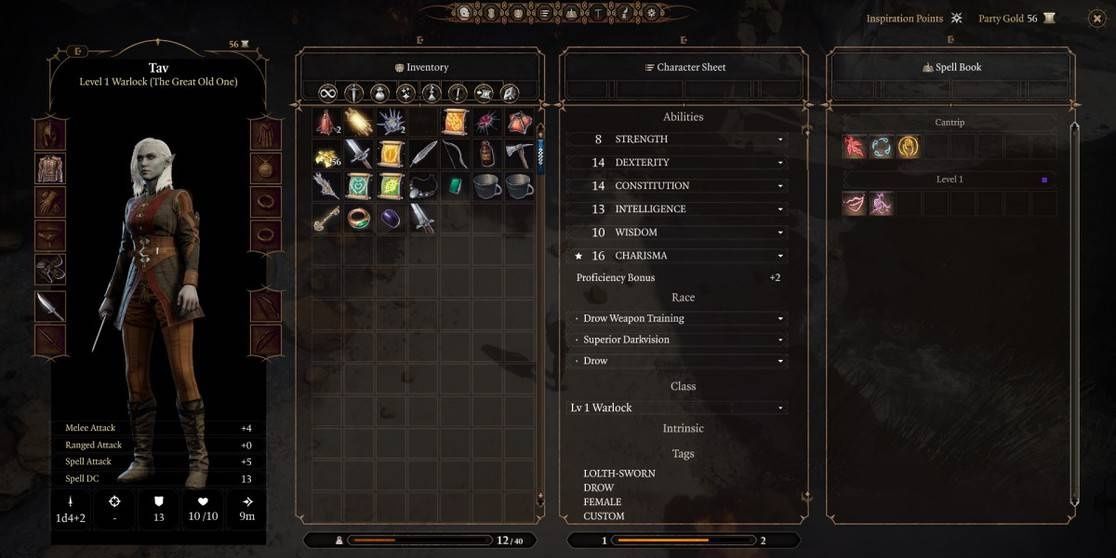
Task: Select the purple gemstone in inventory
Action: click(391, 218)
